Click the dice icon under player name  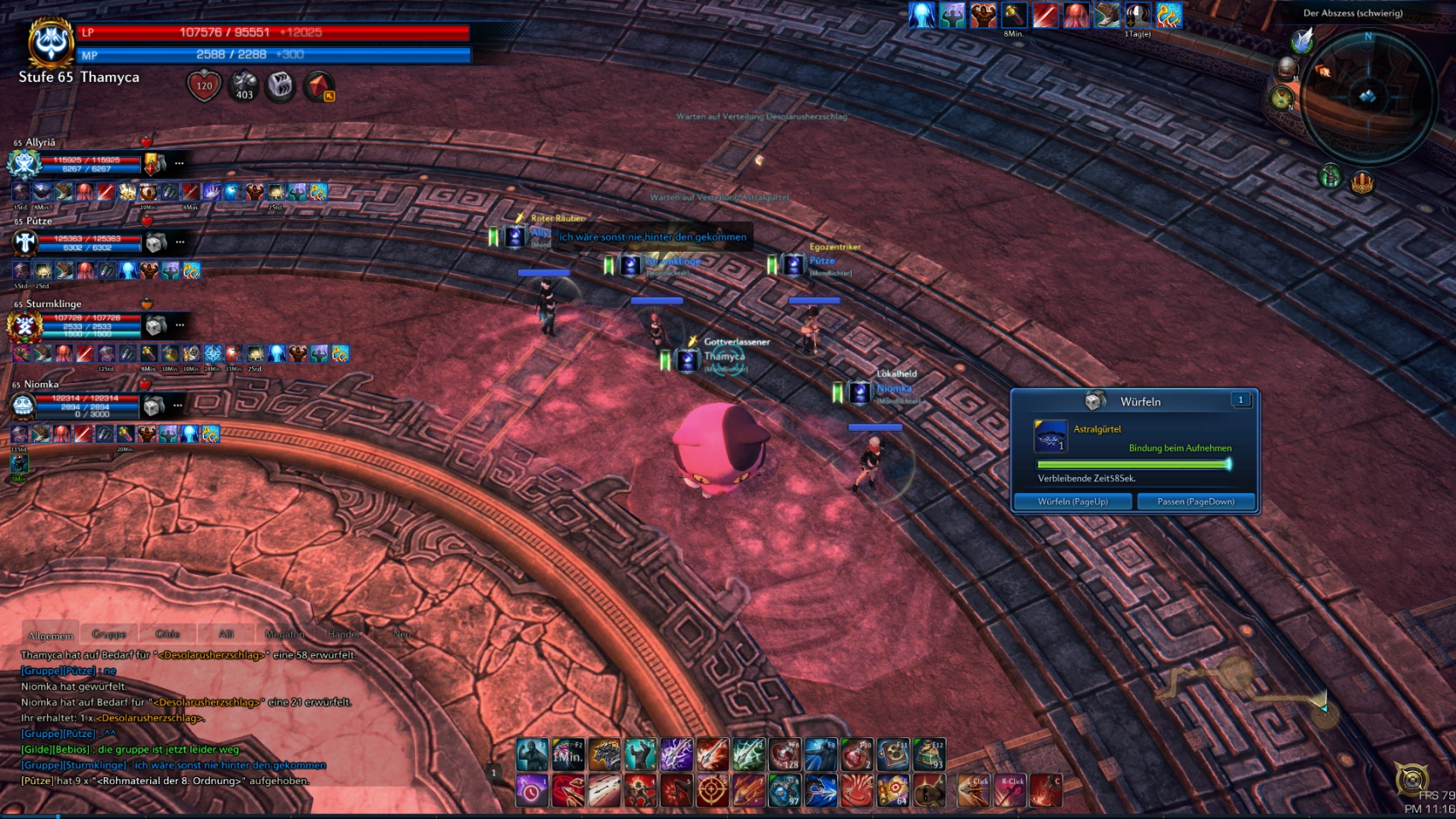click(x=280, y=85)
